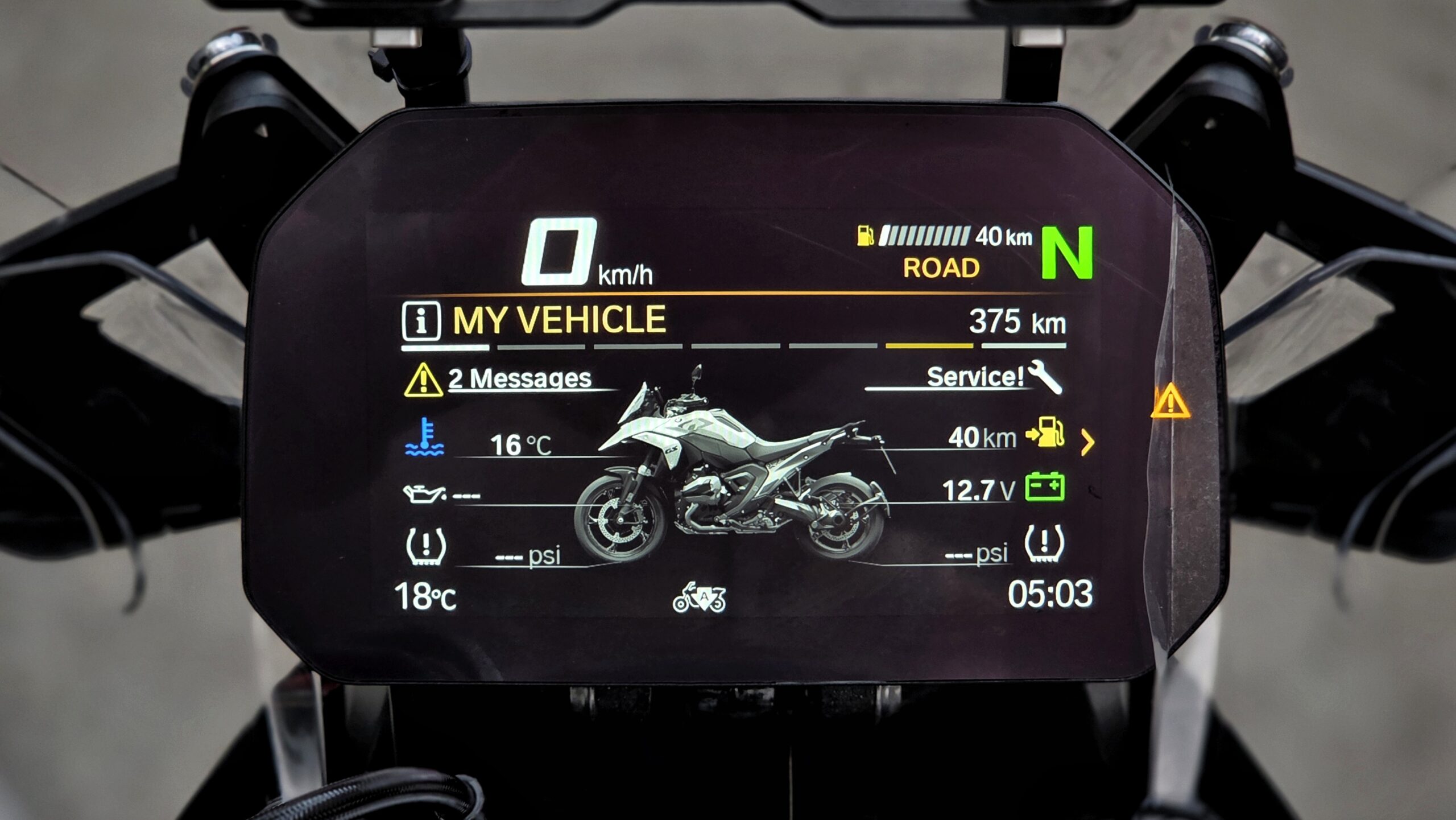Click the motorcycle icon at bottom center
The height and width of the screenshot is (820, 1456).
click(699, 598)
